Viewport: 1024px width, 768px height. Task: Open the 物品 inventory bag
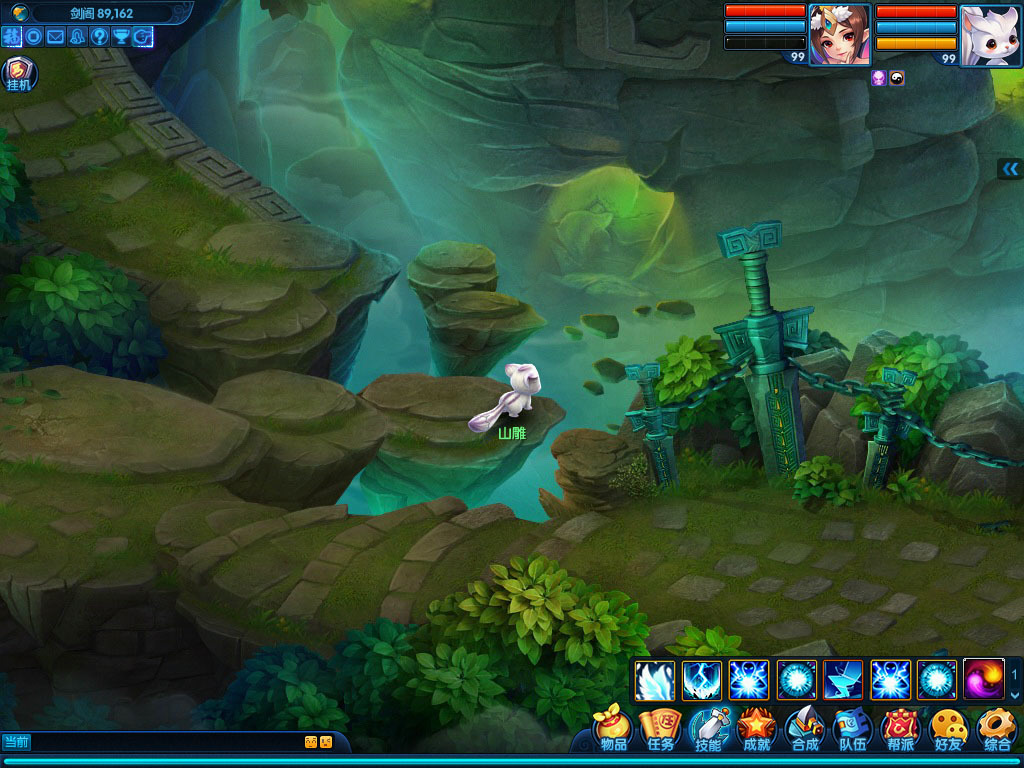pyautogui.click(x=613, y=730)
